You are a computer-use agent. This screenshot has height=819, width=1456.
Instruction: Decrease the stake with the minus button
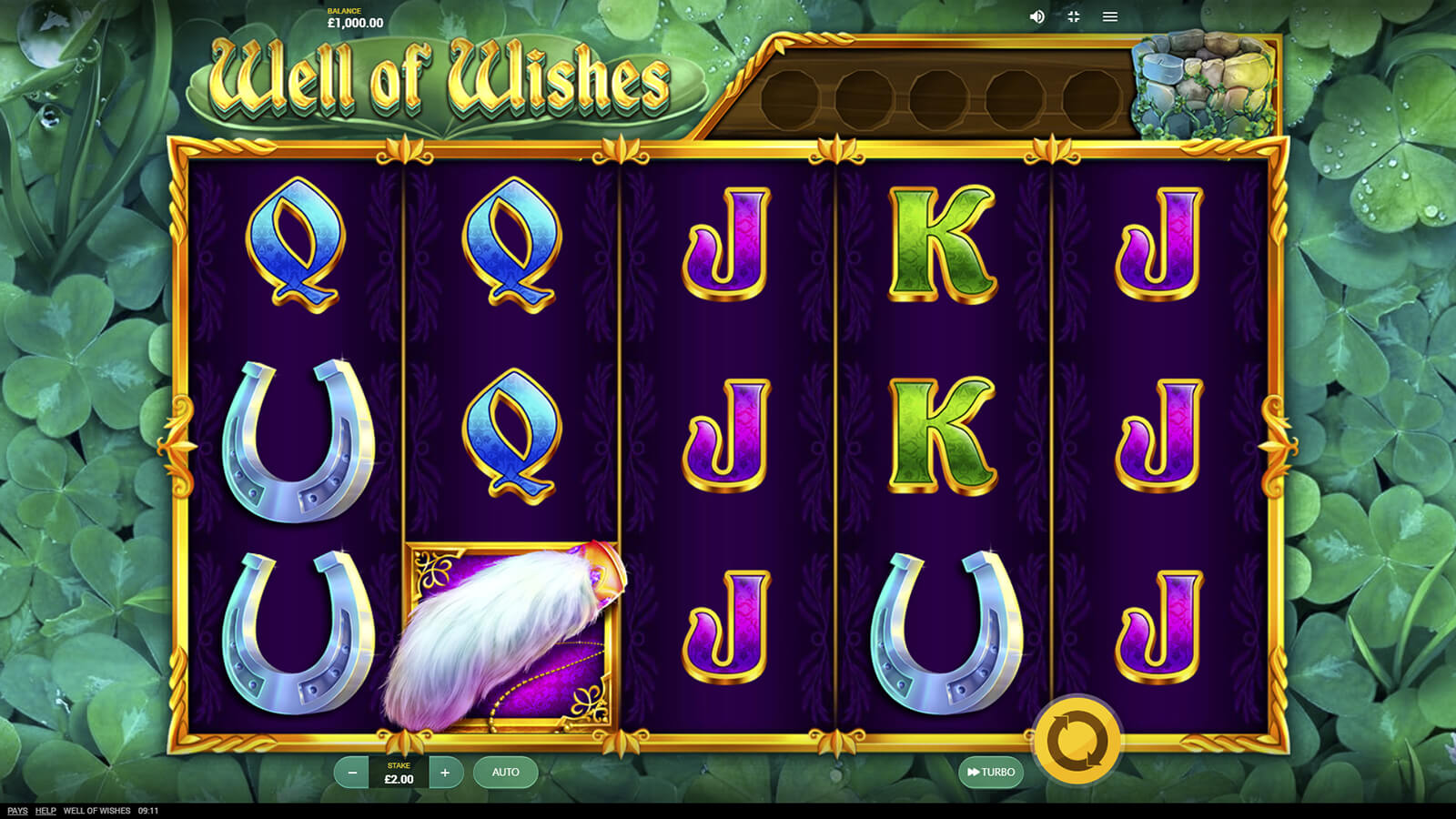pyautogui.click(x=352, y=773)
